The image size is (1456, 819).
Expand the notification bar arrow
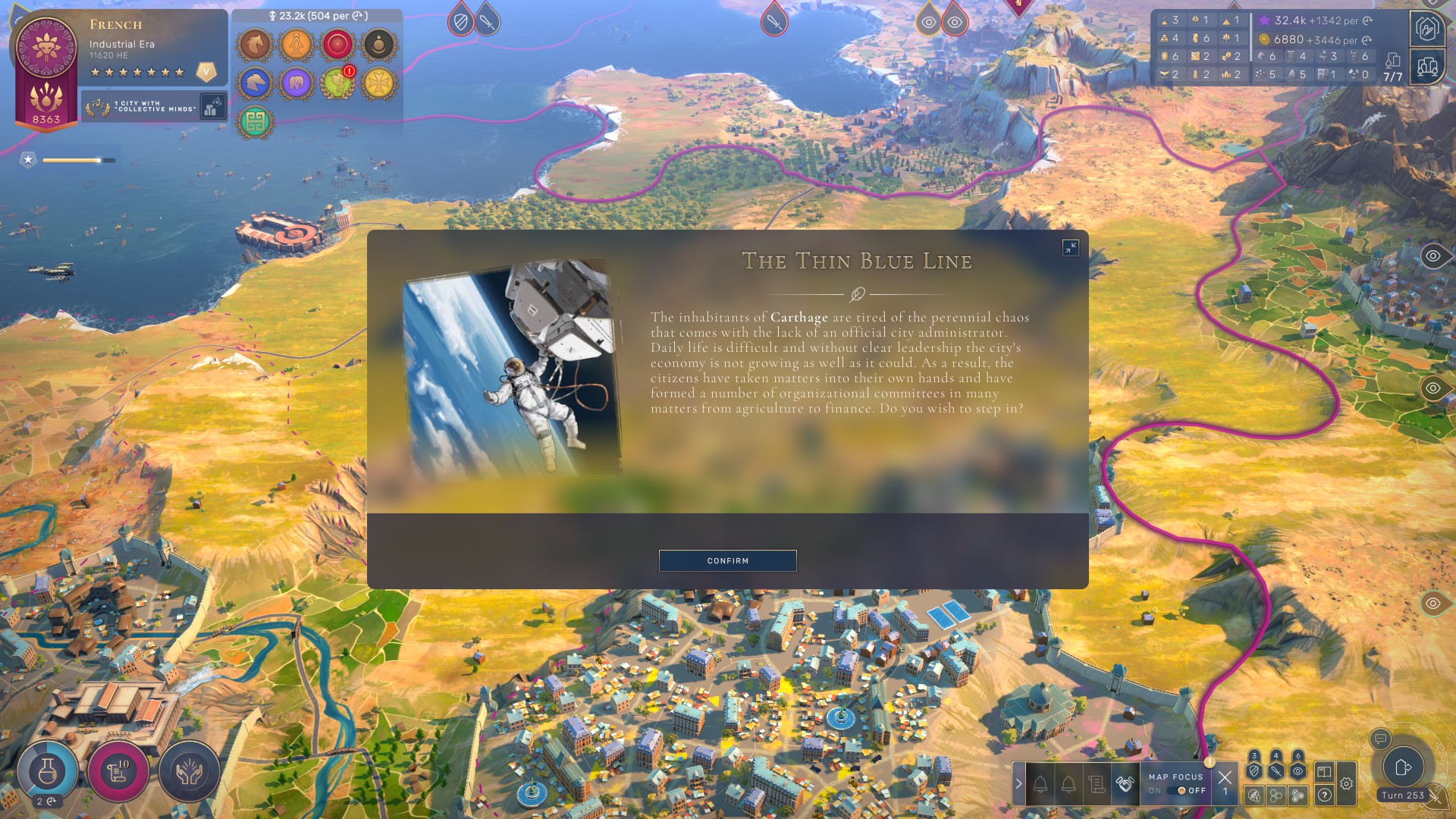coord(1018,784)
